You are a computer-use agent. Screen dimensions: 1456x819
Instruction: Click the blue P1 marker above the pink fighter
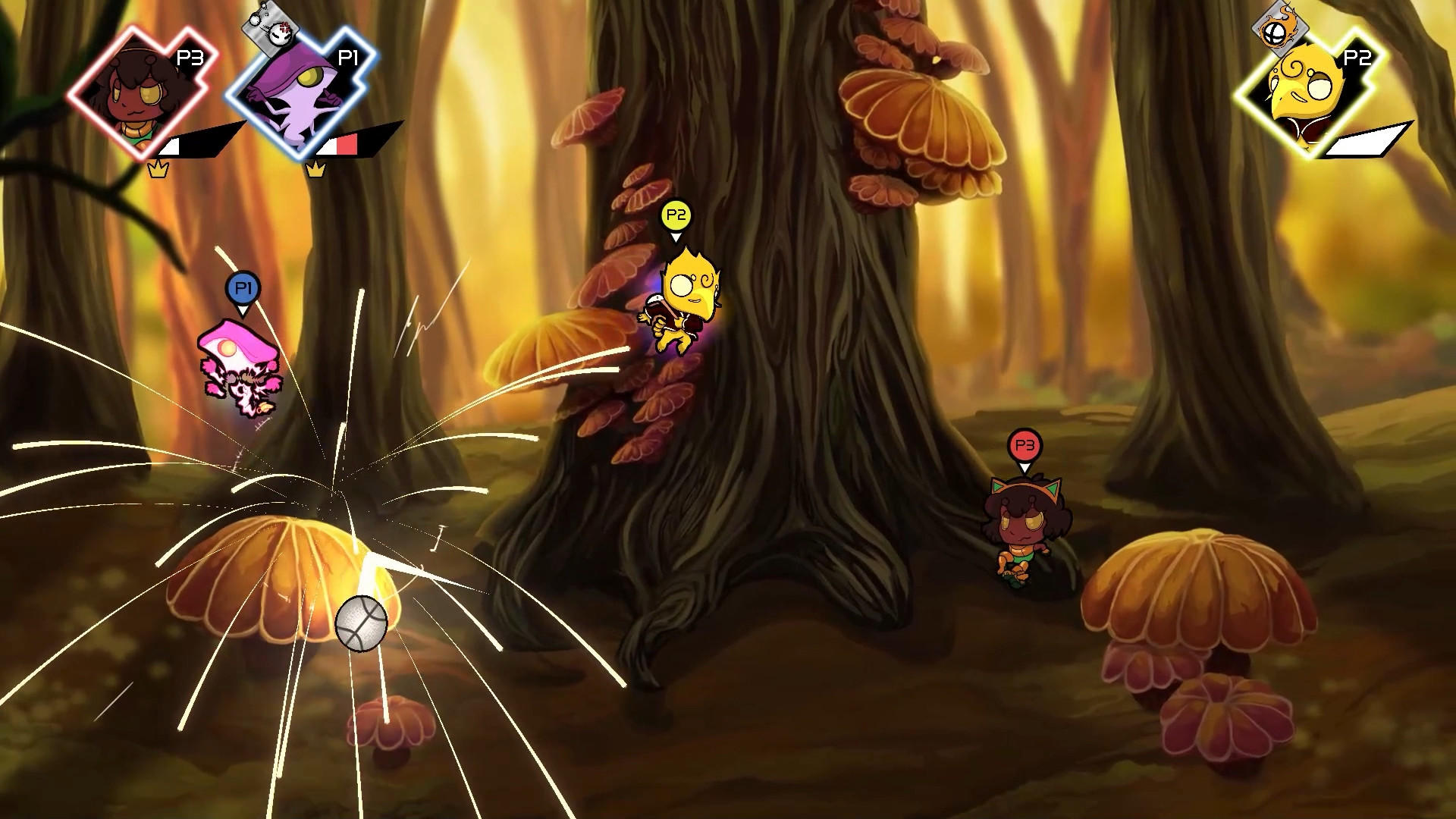click(242, 290)
